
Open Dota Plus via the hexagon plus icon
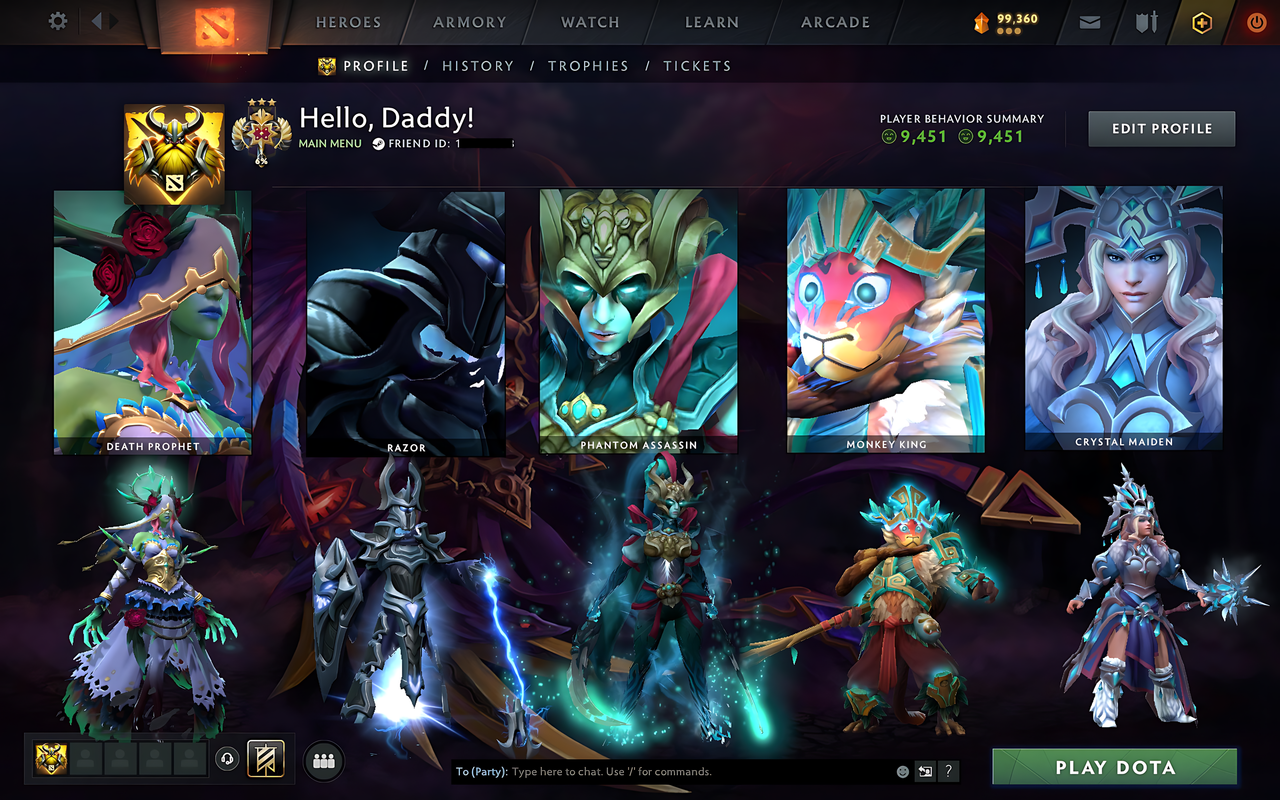1201,20
